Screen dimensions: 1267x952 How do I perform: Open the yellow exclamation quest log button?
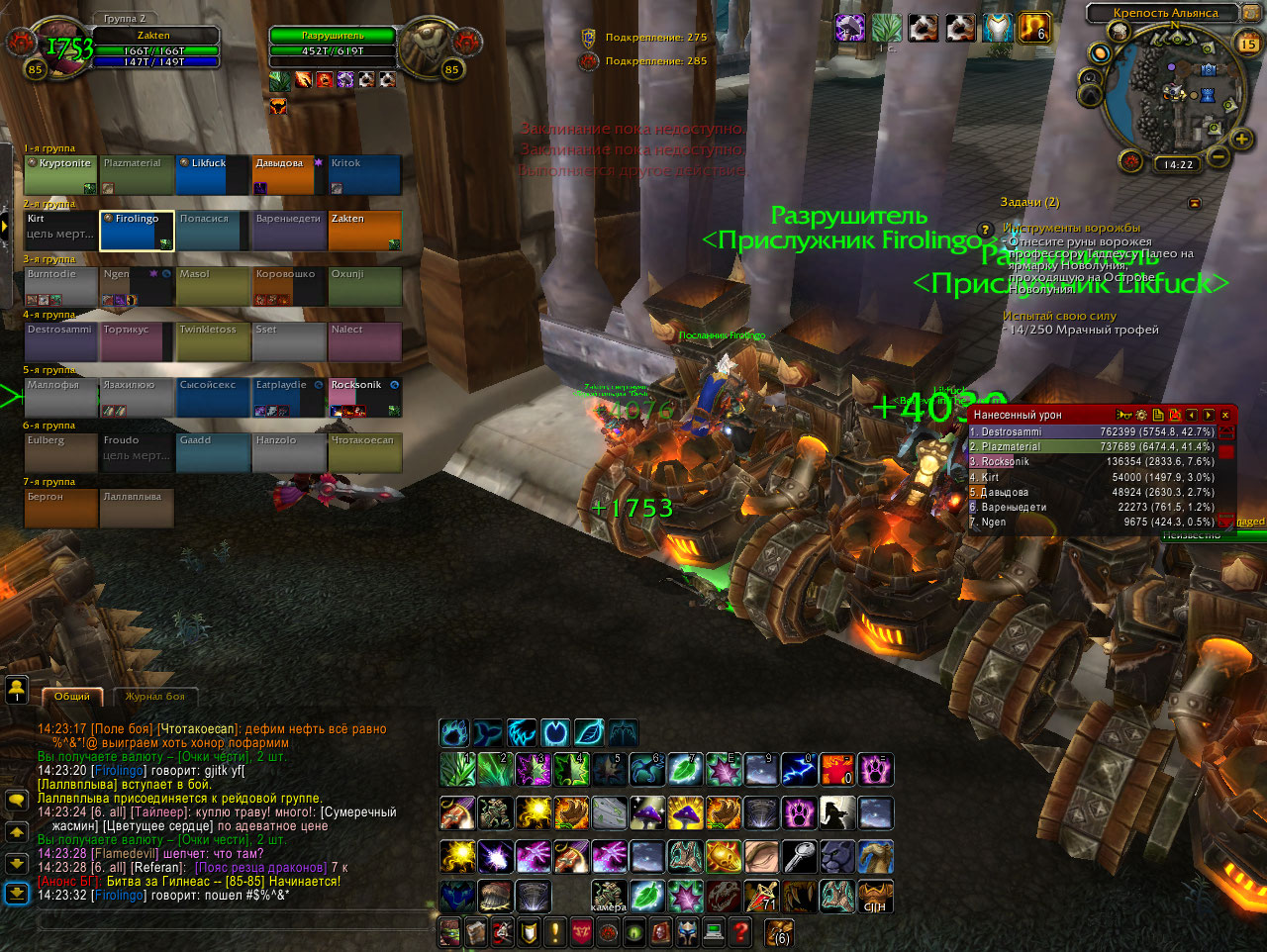(x=555, y=931)
